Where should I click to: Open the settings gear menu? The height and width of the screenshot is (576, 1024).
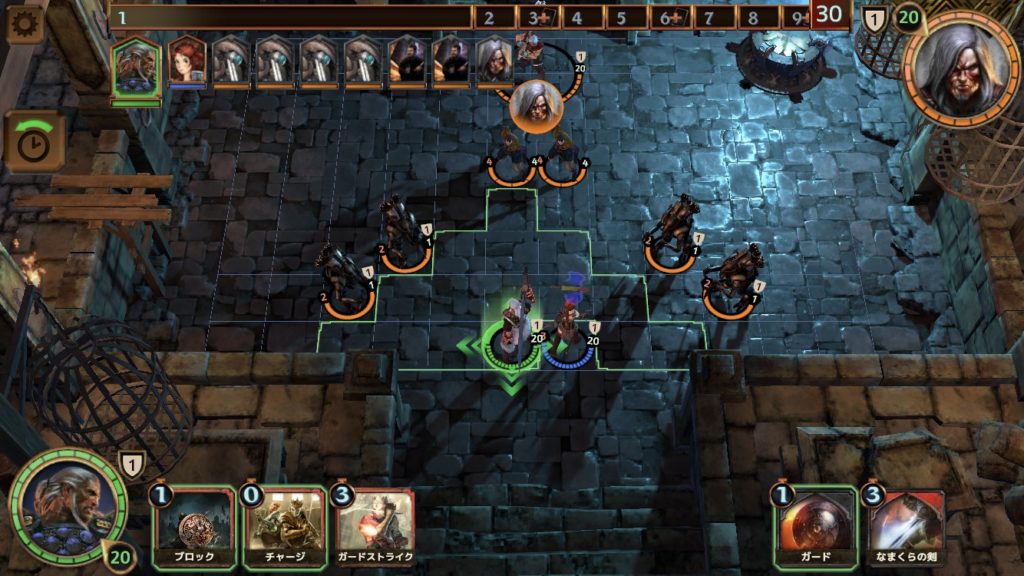click(x=24, y=23)
